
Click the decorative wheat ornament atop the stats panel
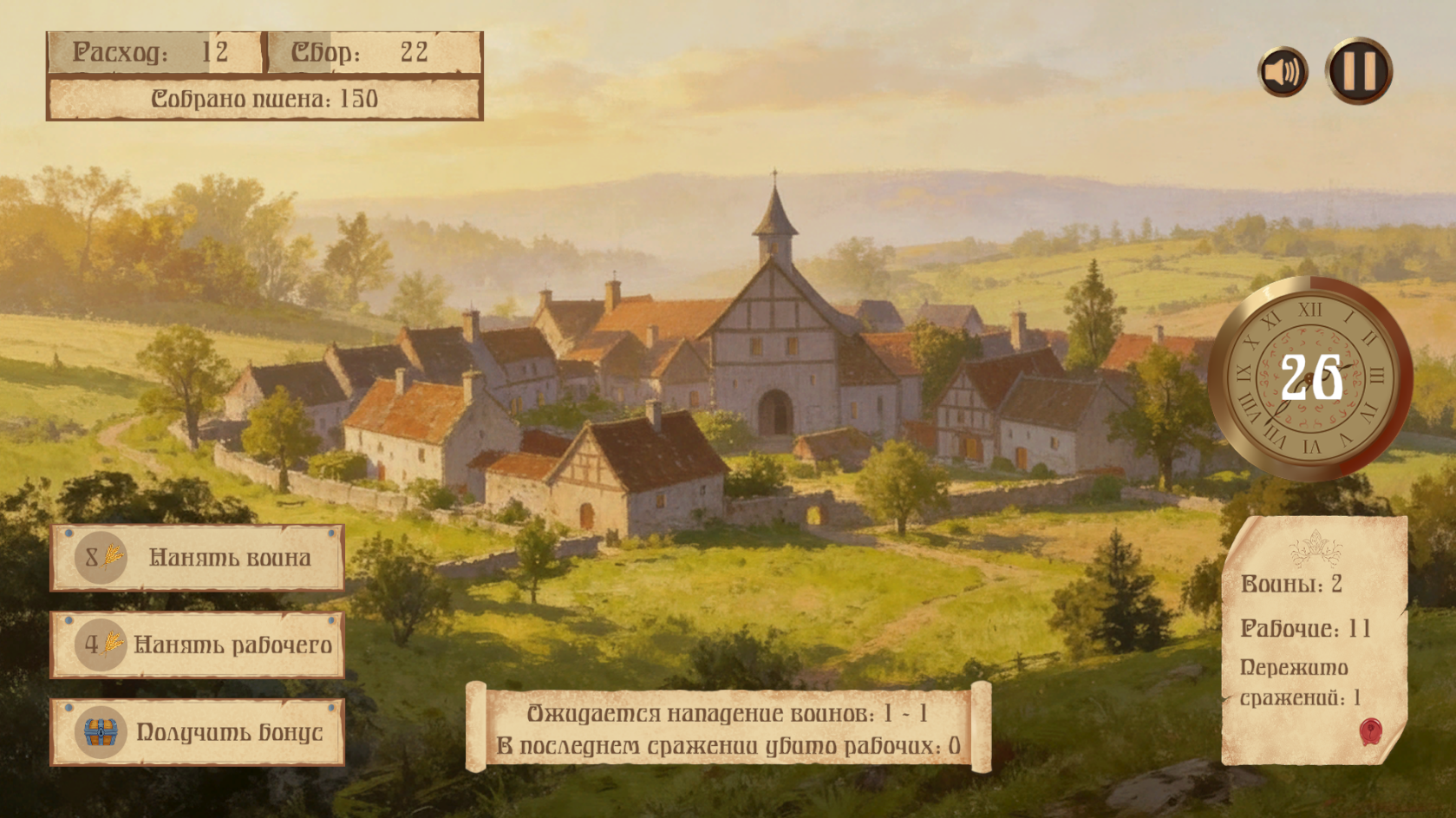[x=1316, y=548]
